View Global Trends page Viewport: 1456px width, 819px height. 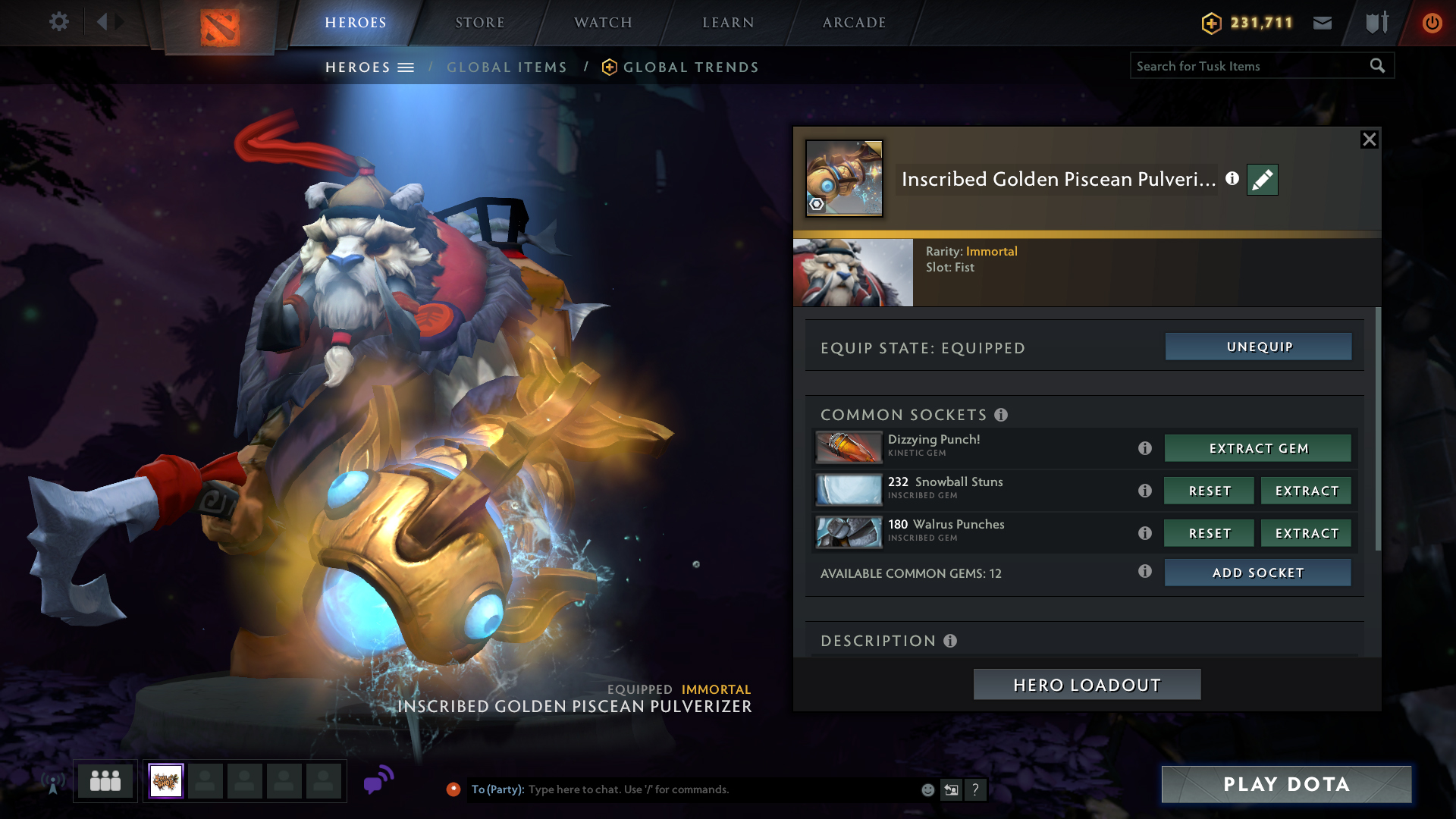(x=690, y=67)
